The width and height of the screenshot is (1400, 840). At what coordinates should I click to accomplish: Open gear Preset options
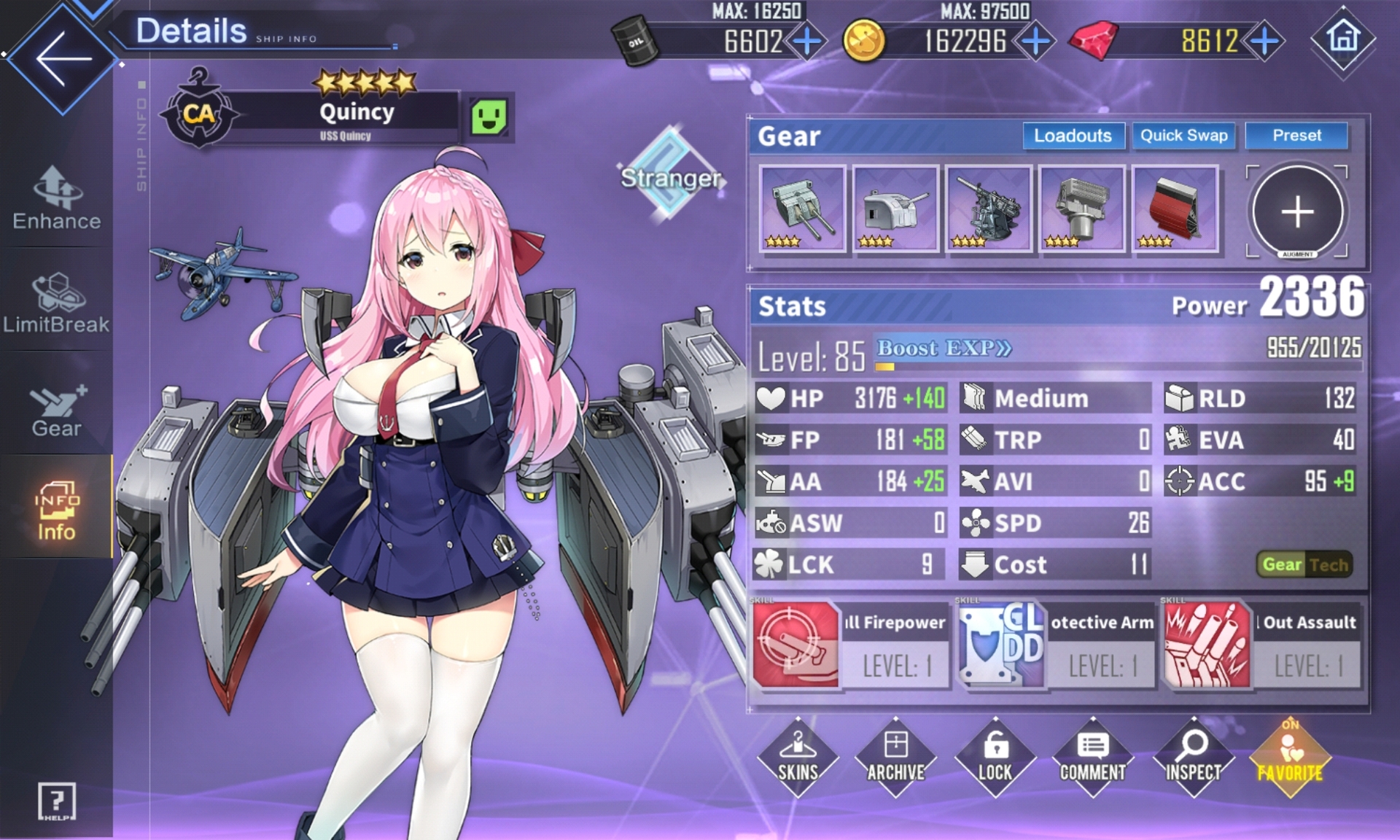point(1296,136)
